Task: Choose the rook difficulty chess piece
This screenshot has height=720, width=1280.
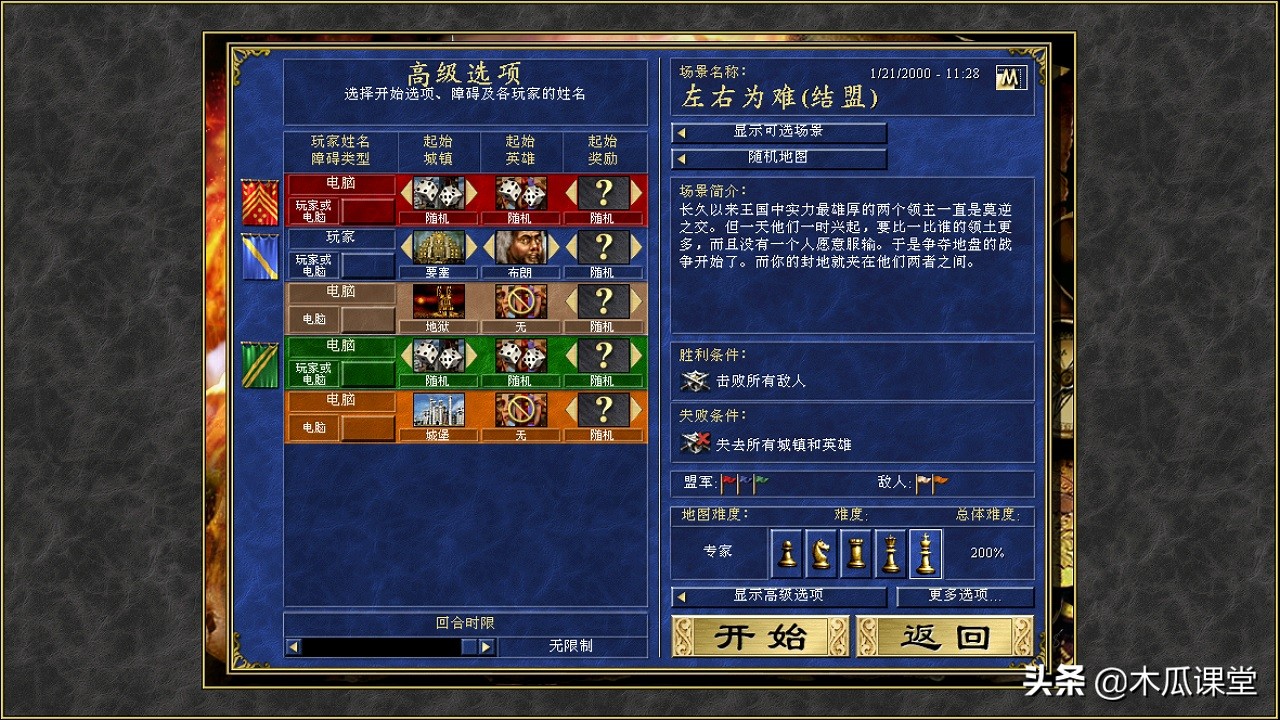Action: point(856,553)
